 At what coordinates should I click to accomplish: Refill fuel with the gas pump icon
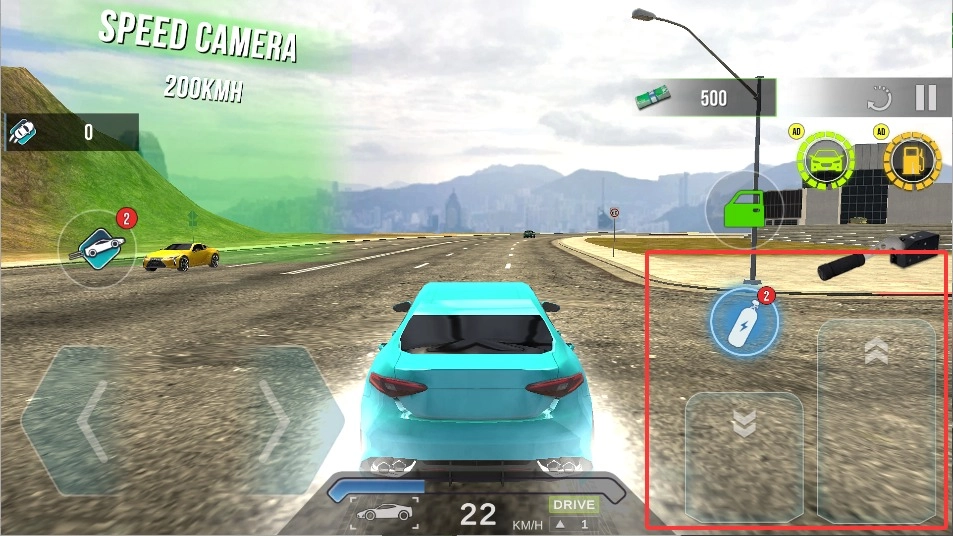912,160
